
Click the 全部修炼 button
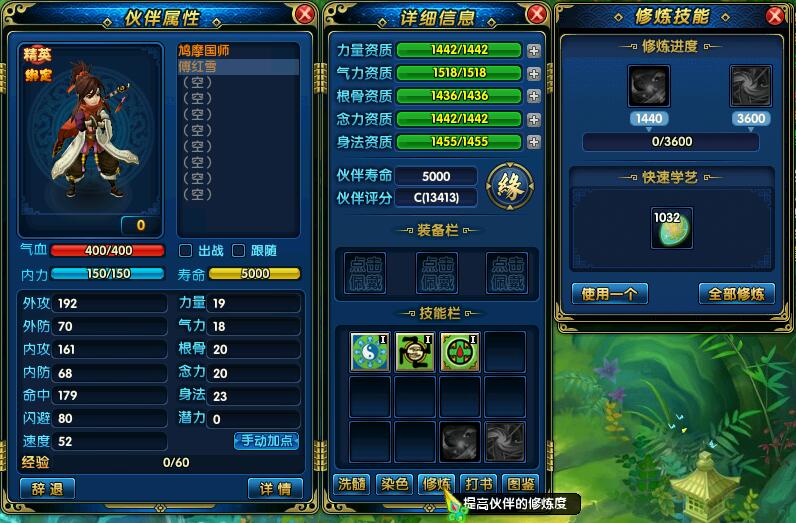point(736,293)
